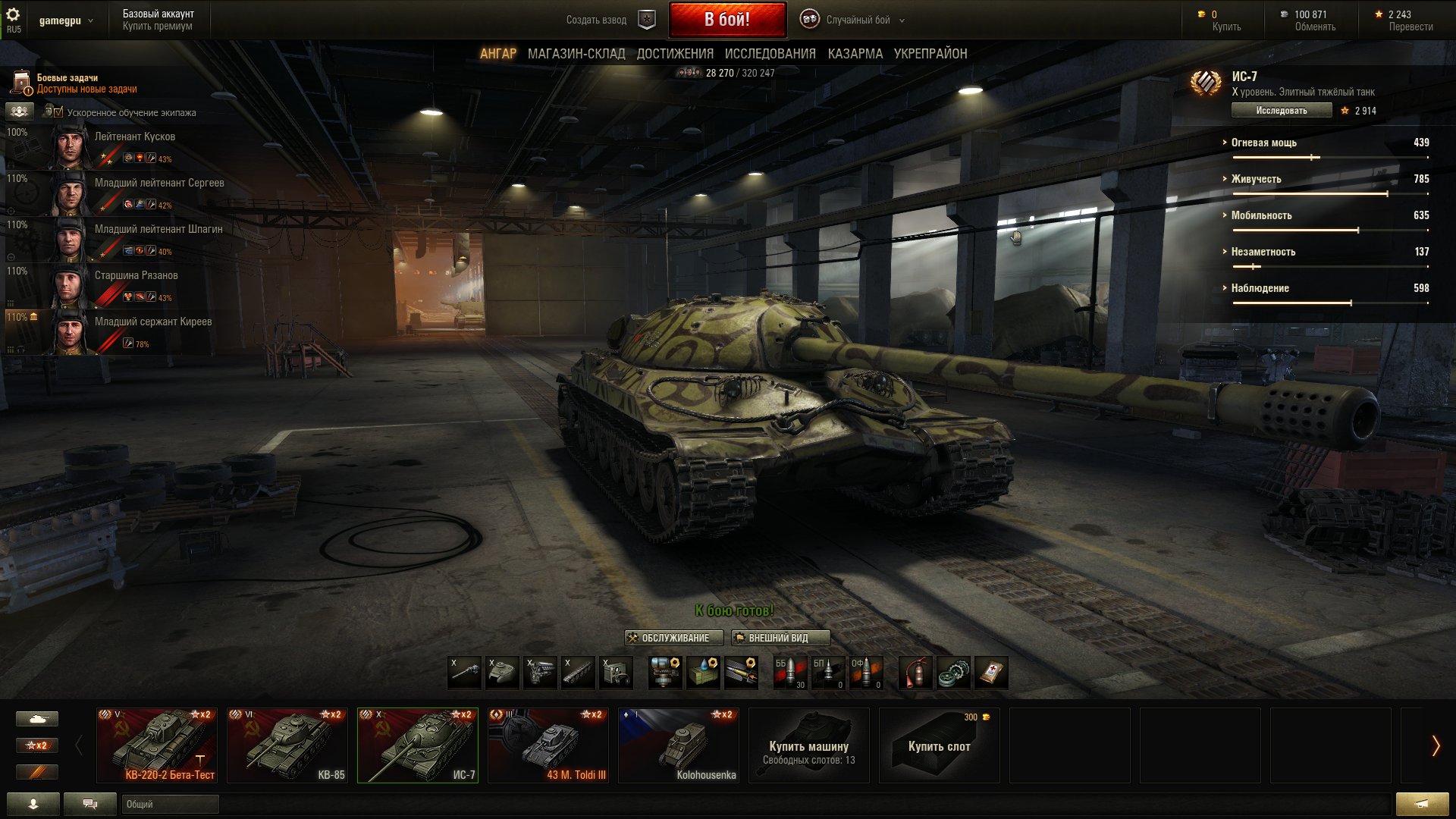Open the МАГАЗИН-СКЛАД tab
This screenshot has width=1456, height=819.
(577, 53)
